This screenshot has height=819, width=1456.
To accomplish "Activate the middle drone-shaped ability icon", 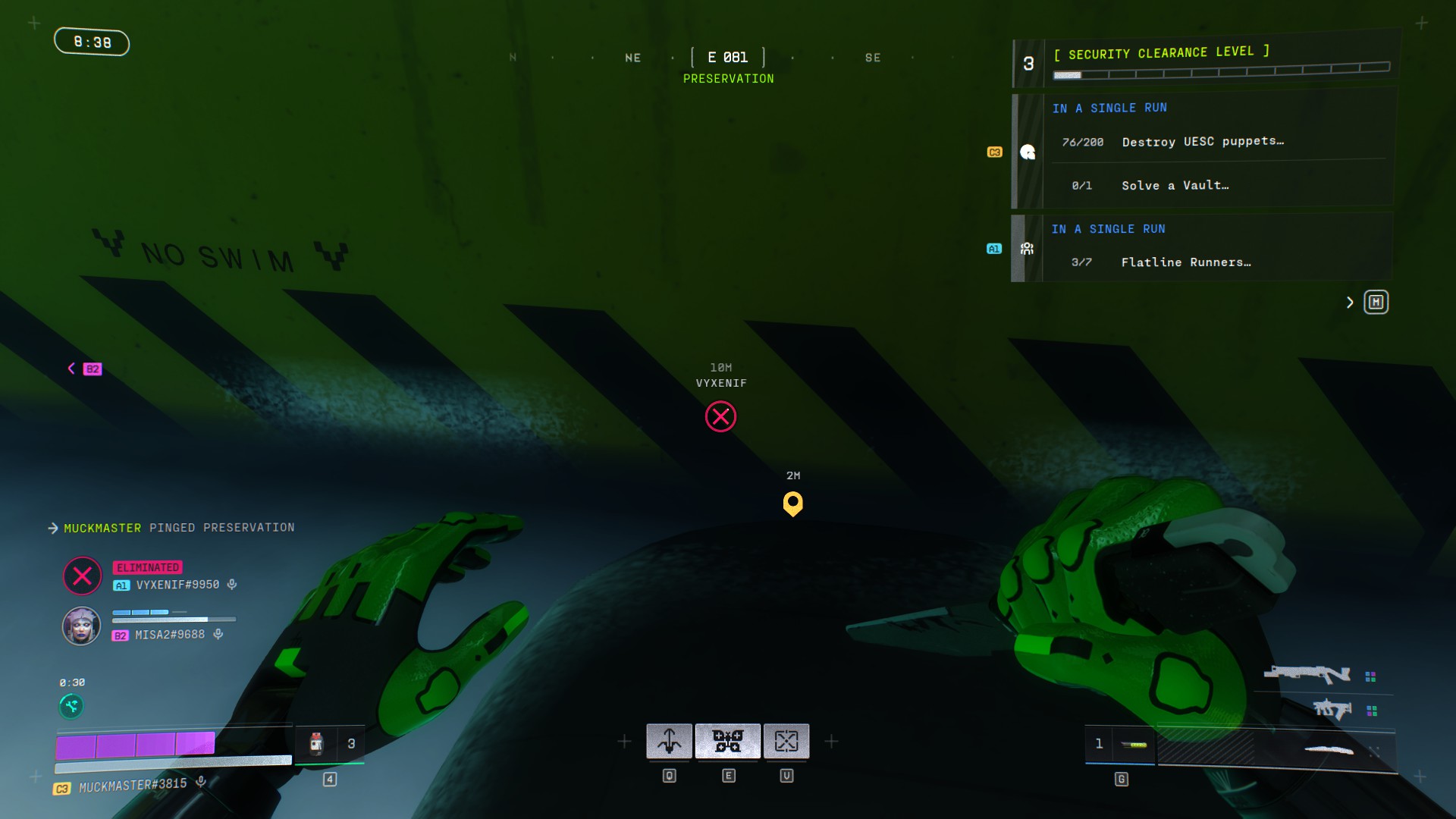I will point(728,741).
